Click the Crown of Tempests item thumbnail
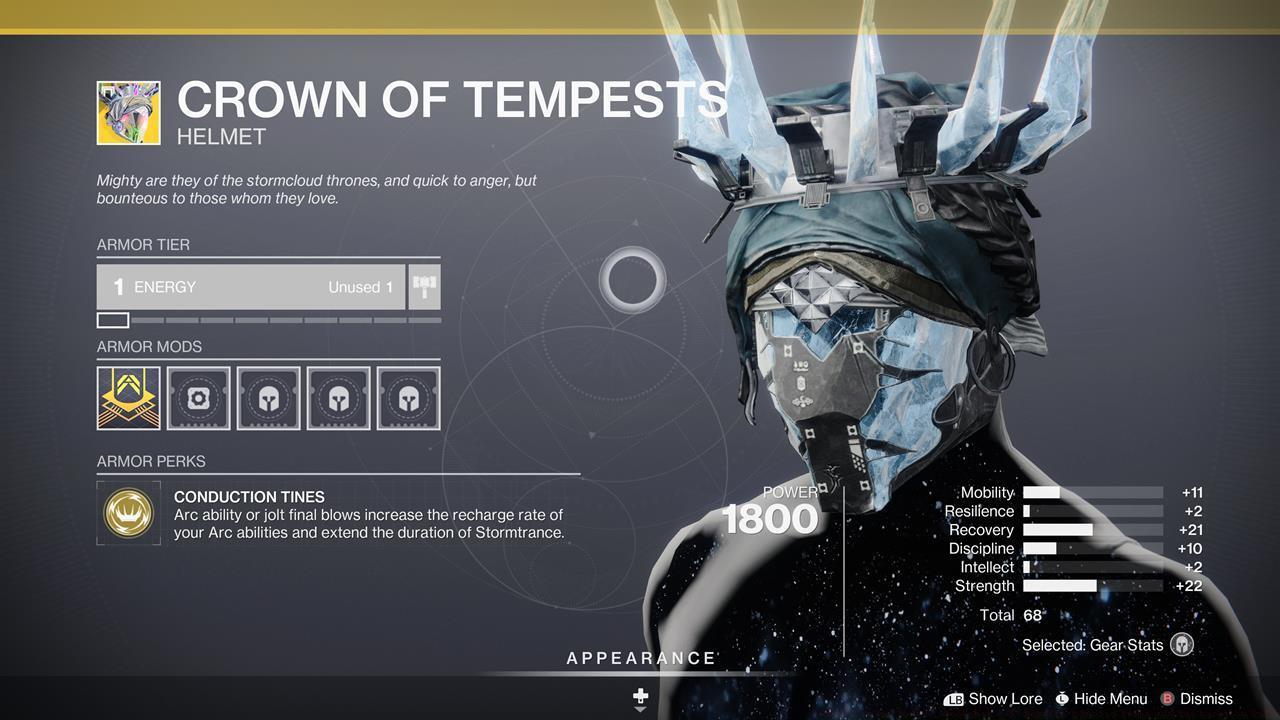 click(127, 111)
